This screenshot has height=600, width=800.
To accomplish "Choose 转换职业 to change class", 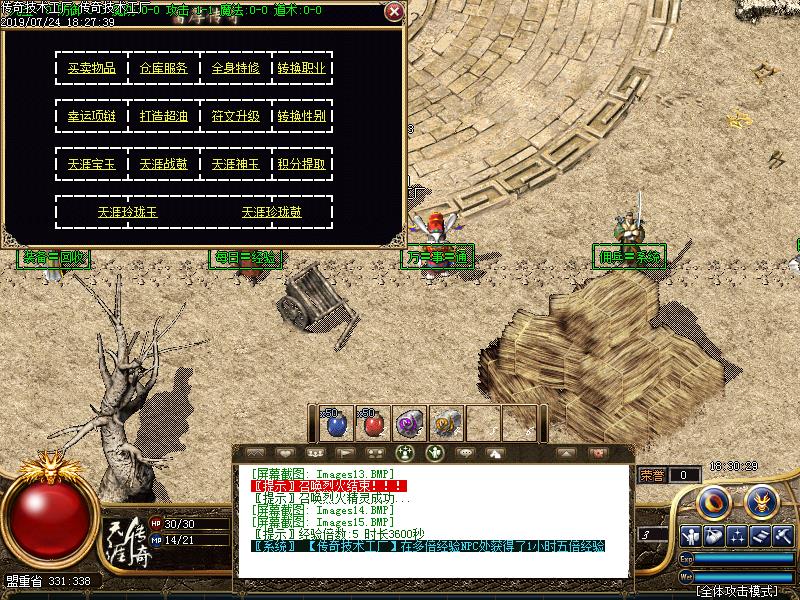I will [301, 69].
